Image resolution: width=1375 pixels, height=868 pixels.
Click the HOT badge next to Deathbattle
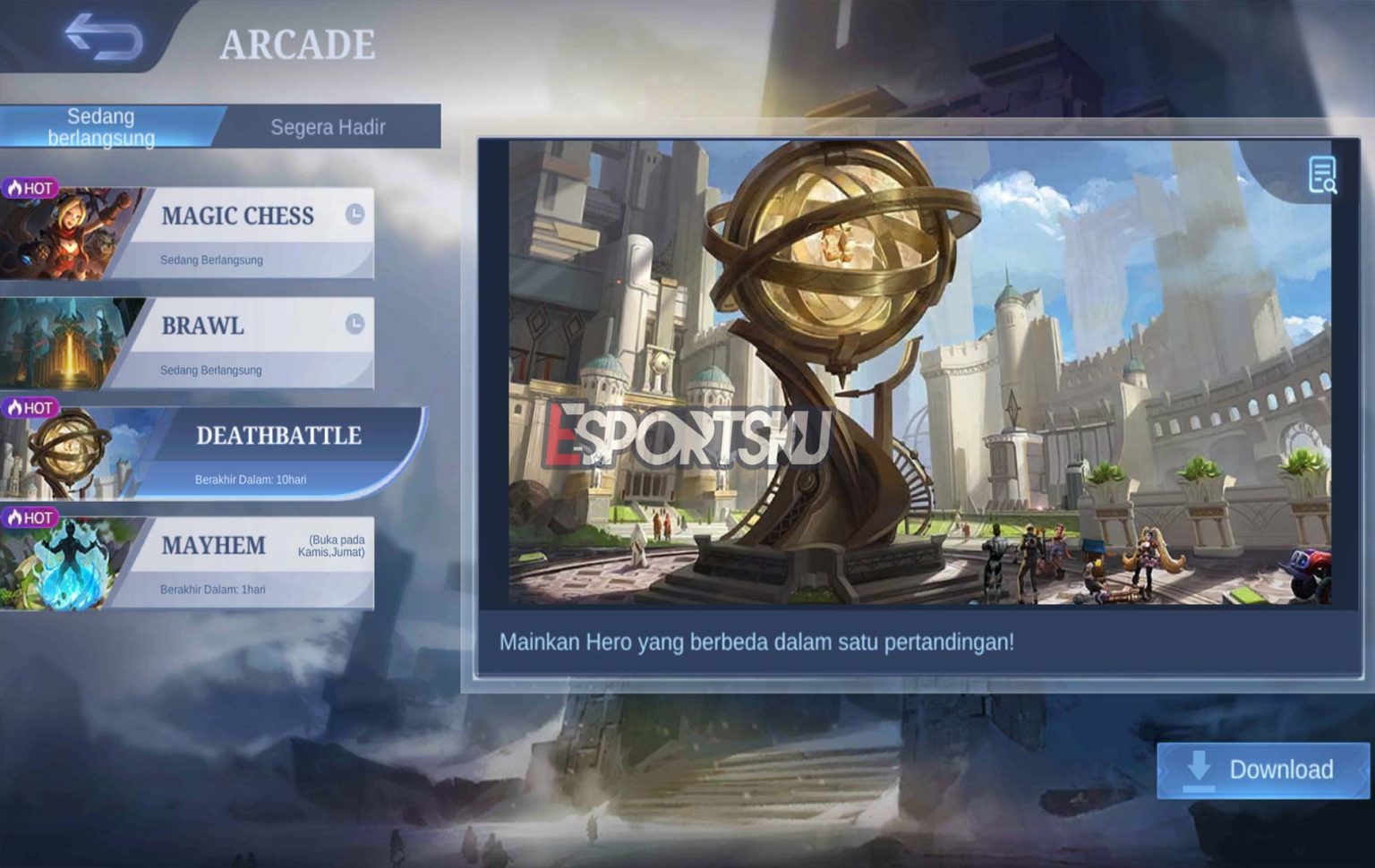tap(33, 405)
